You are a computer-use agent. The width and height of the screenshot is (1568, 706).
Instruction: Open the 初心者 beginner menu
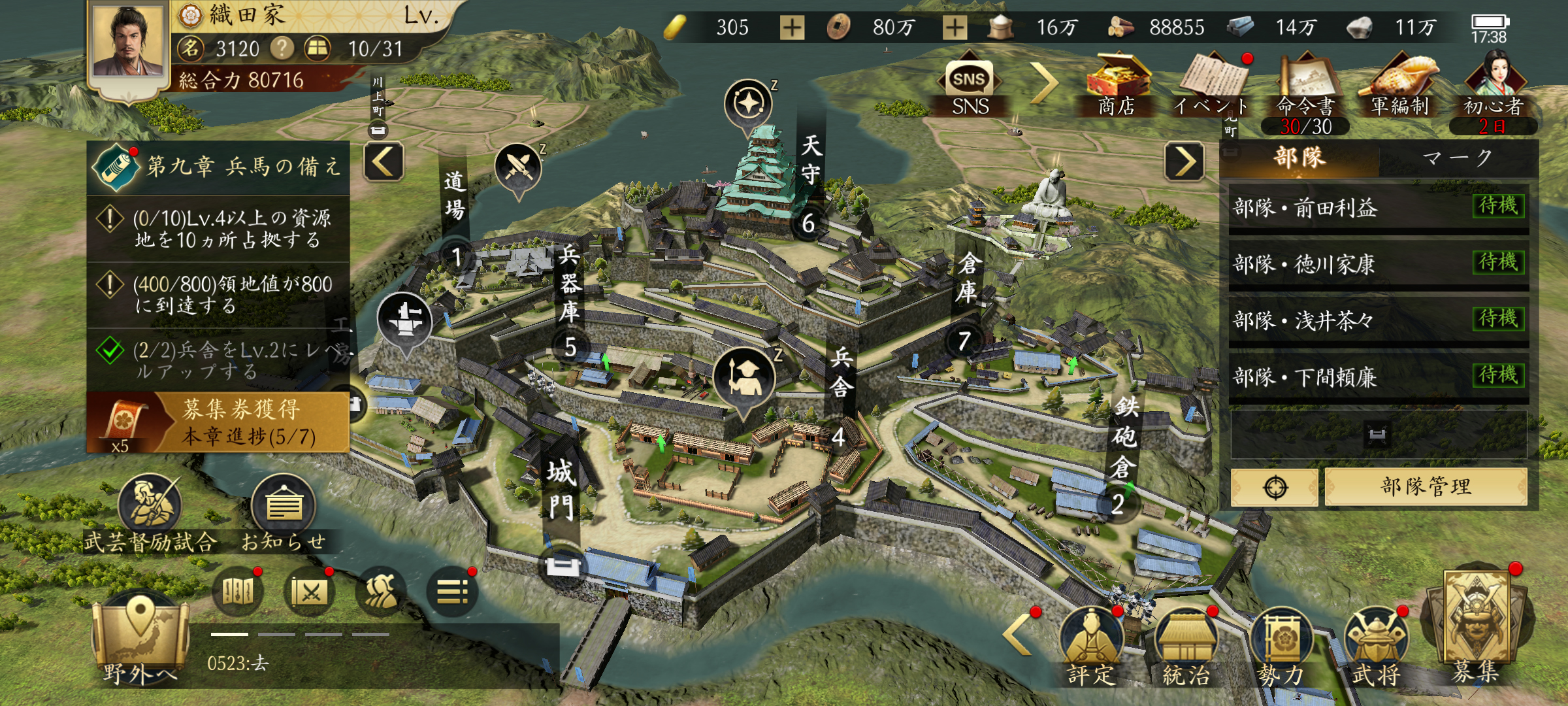[x=1493, y=85]
